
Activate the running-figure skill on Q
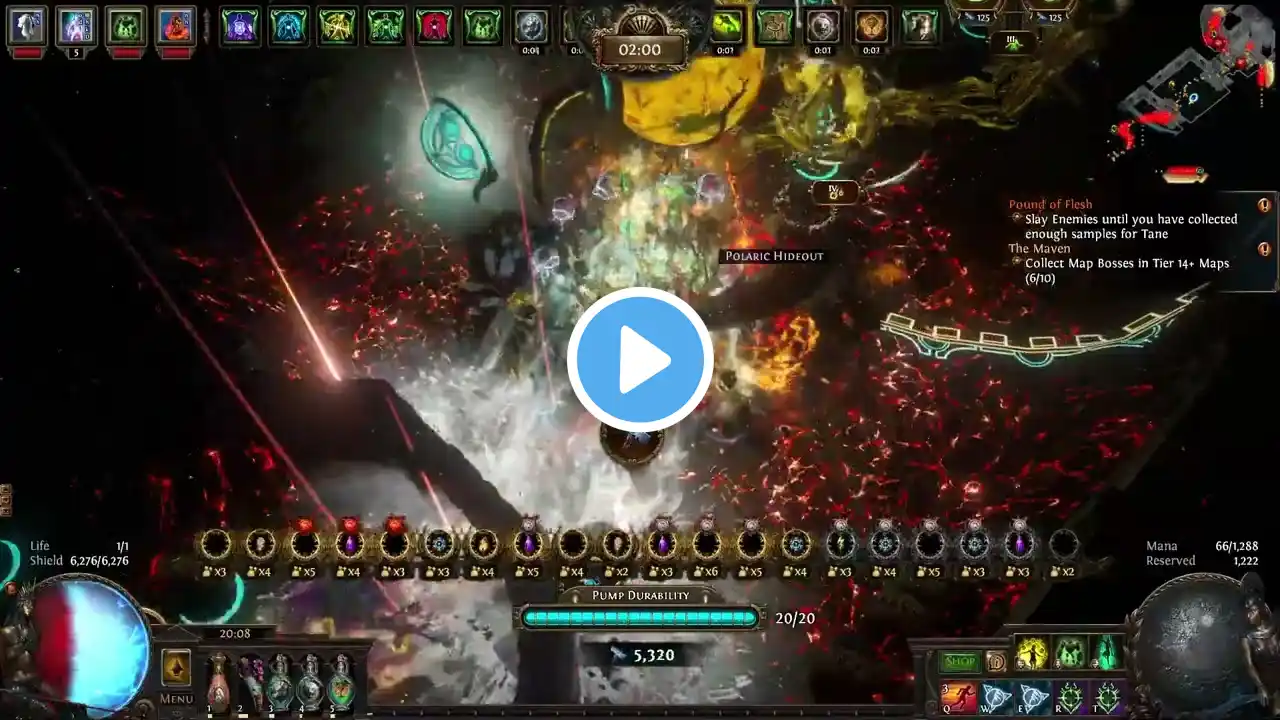[958, 697]
